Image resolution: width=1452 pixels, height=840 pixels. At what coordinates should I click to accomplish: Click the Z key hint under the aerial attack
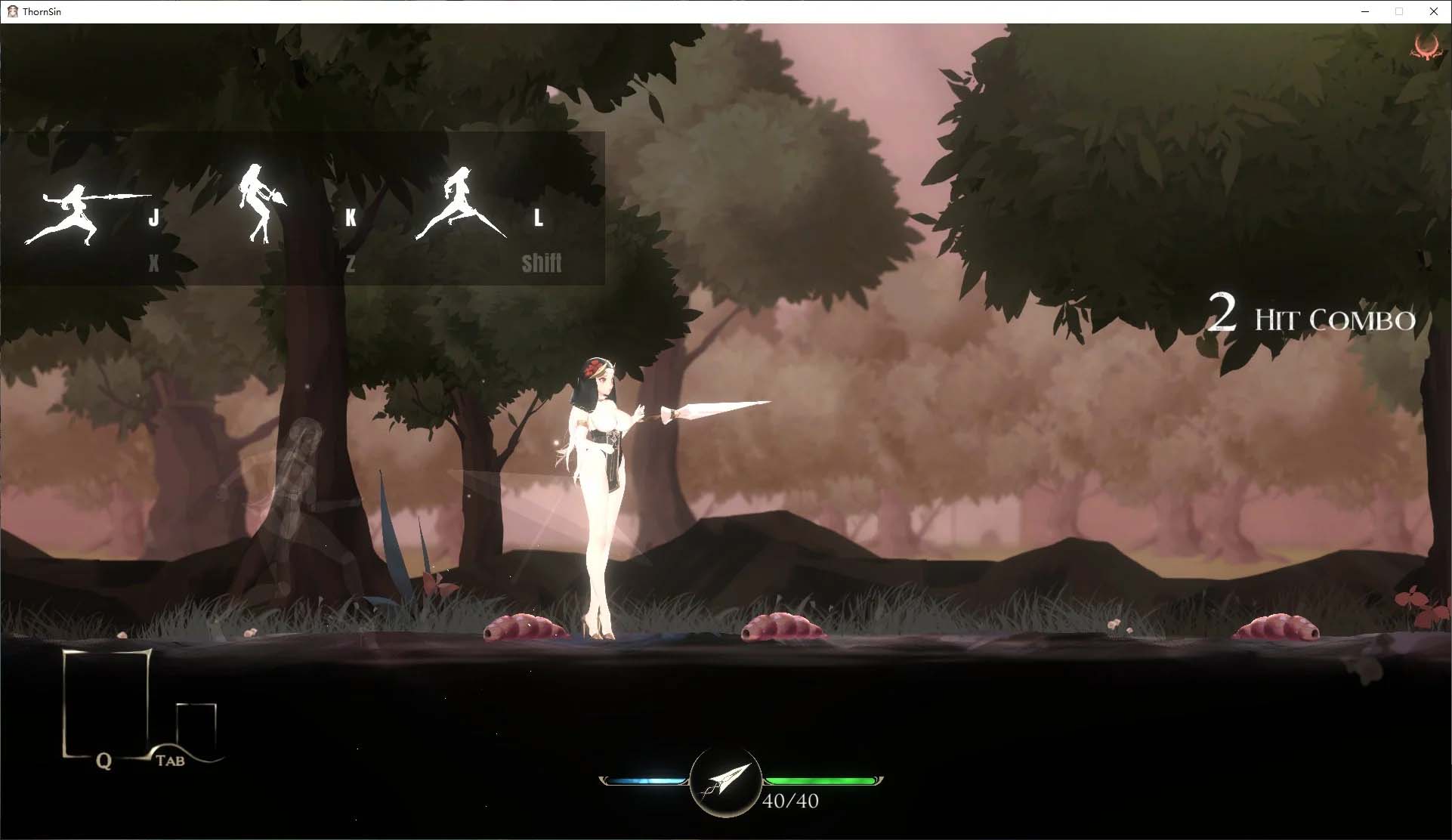[x=350, y=264]
